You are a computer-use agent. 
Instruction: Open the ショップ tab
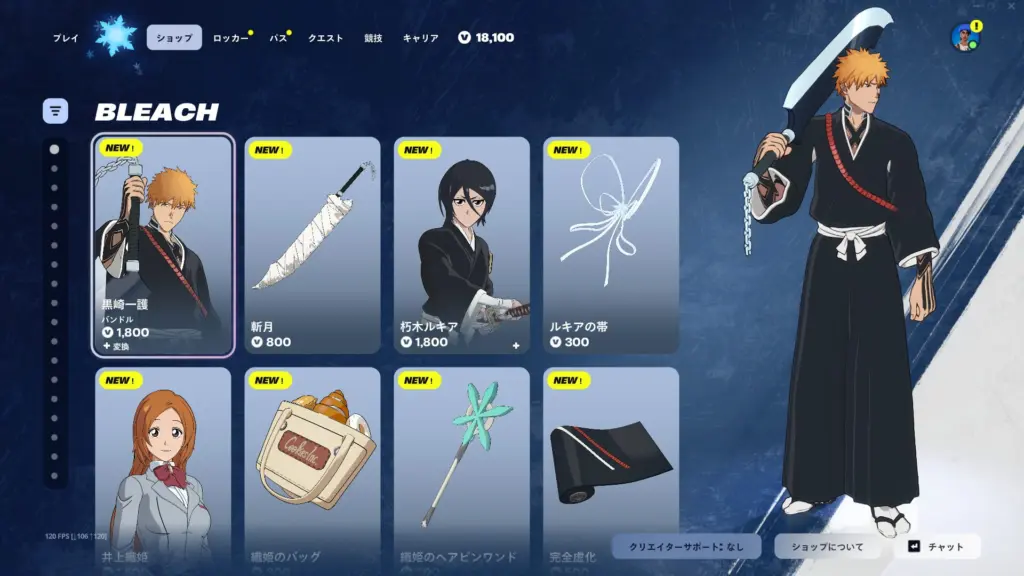(x=174, y=38)
